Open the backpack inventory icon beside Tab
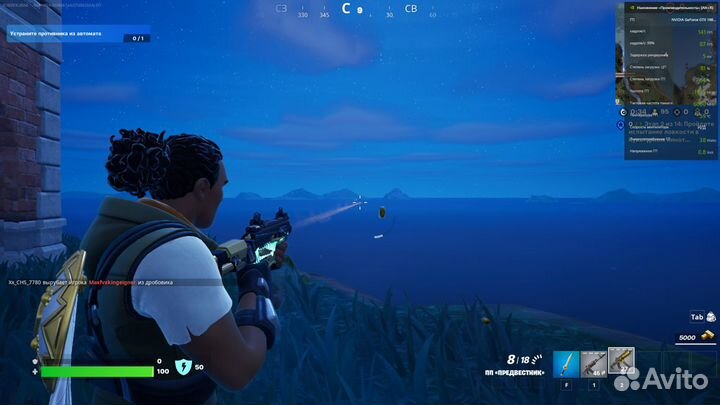The height and width of the screenshot is (405, 720). point(711,317)
